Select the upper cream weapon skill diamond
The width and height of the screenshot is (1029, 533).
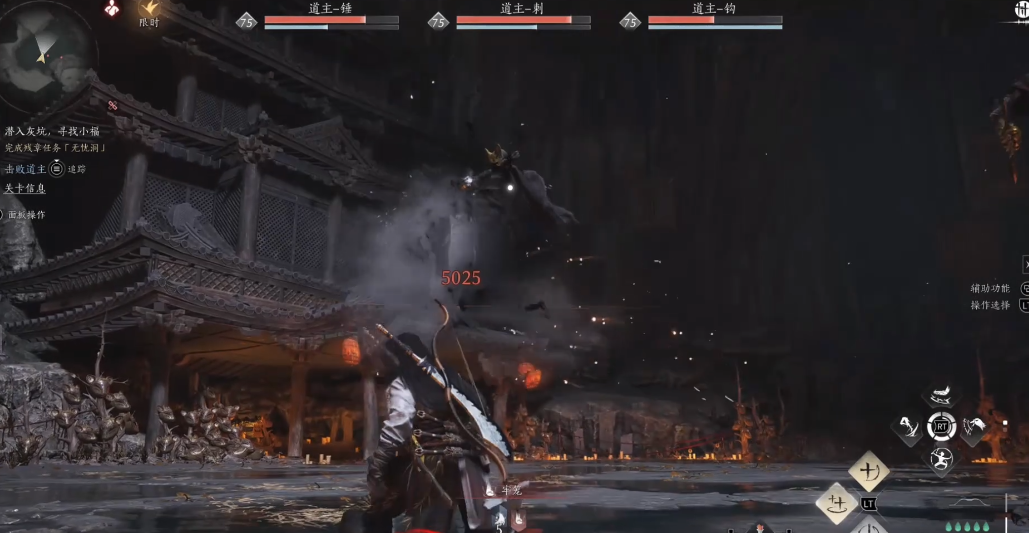869,470
